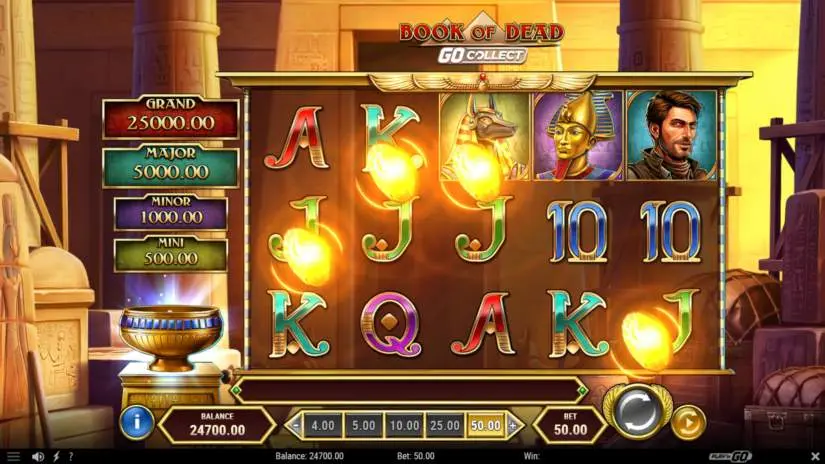Viewport: 825px width, 464px height.
Task: Pick the 25.00 bet level
Action: click(x=446, y=425)
